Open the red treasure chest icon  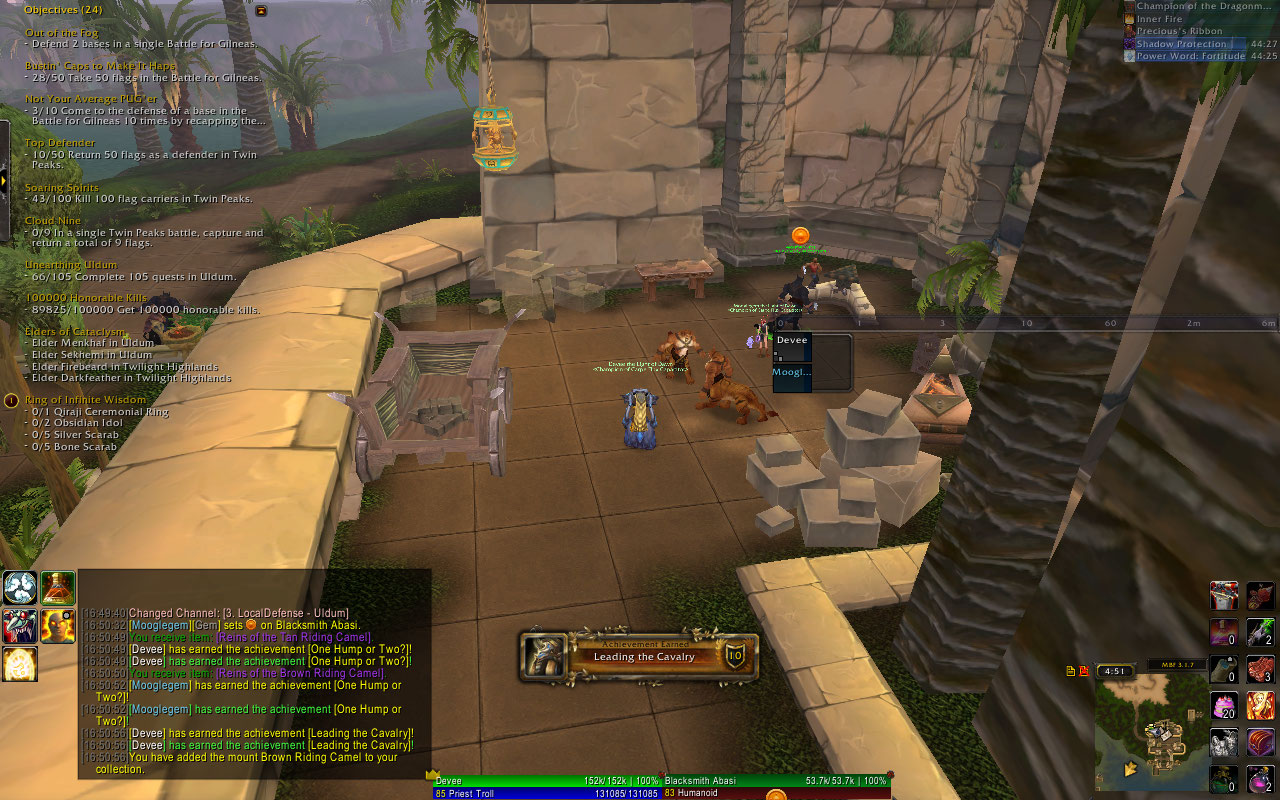click(1260, 742)
